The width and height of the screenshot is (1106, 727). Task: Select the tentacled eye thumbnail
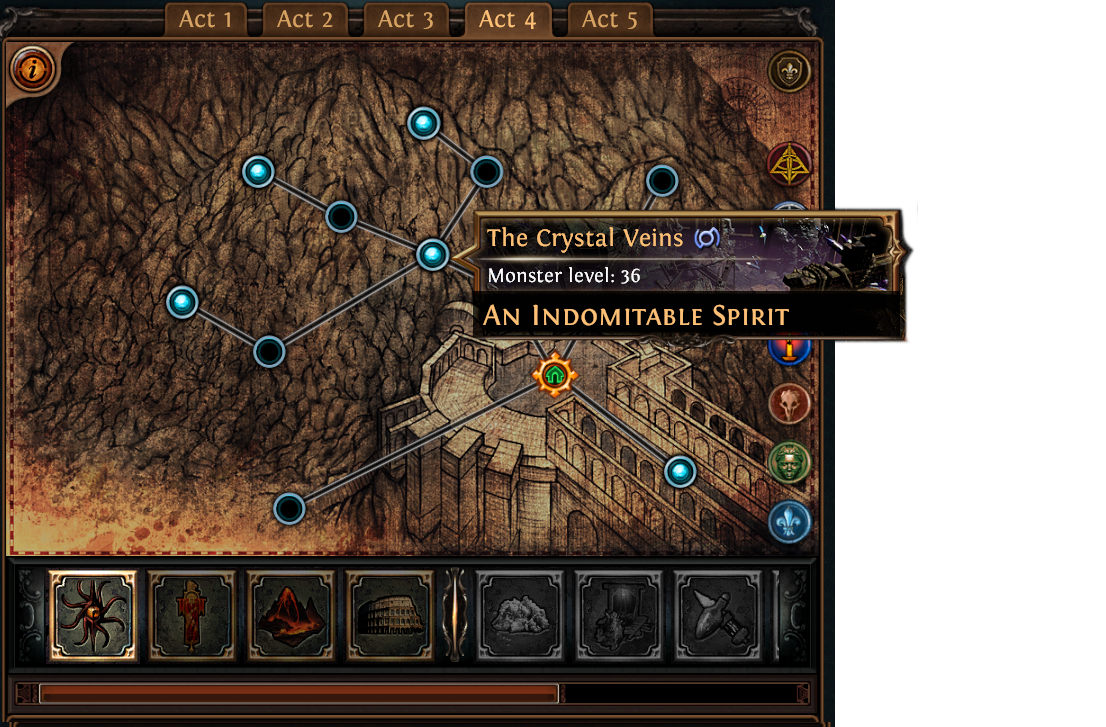[x=93, y=616]
